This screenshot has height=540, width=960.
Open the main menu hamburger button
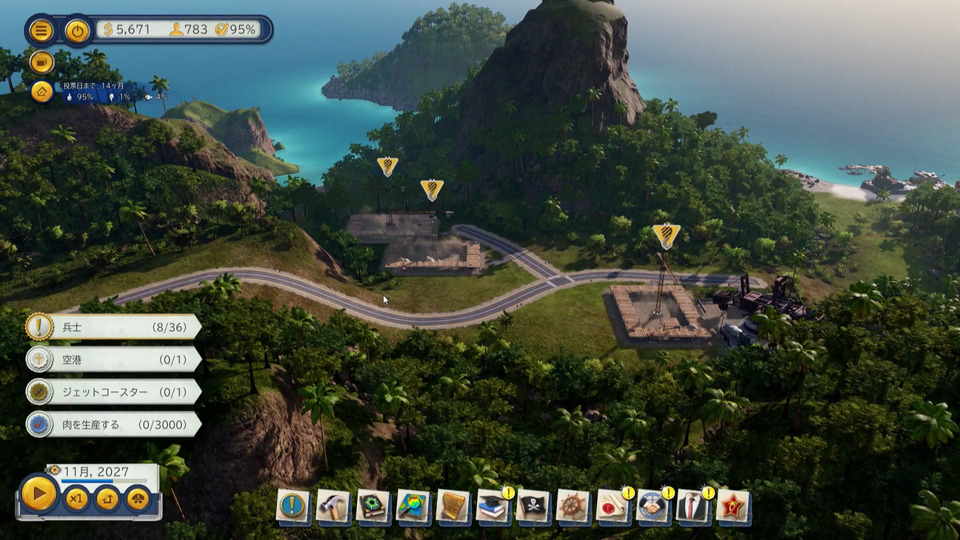tap(42, 30)
